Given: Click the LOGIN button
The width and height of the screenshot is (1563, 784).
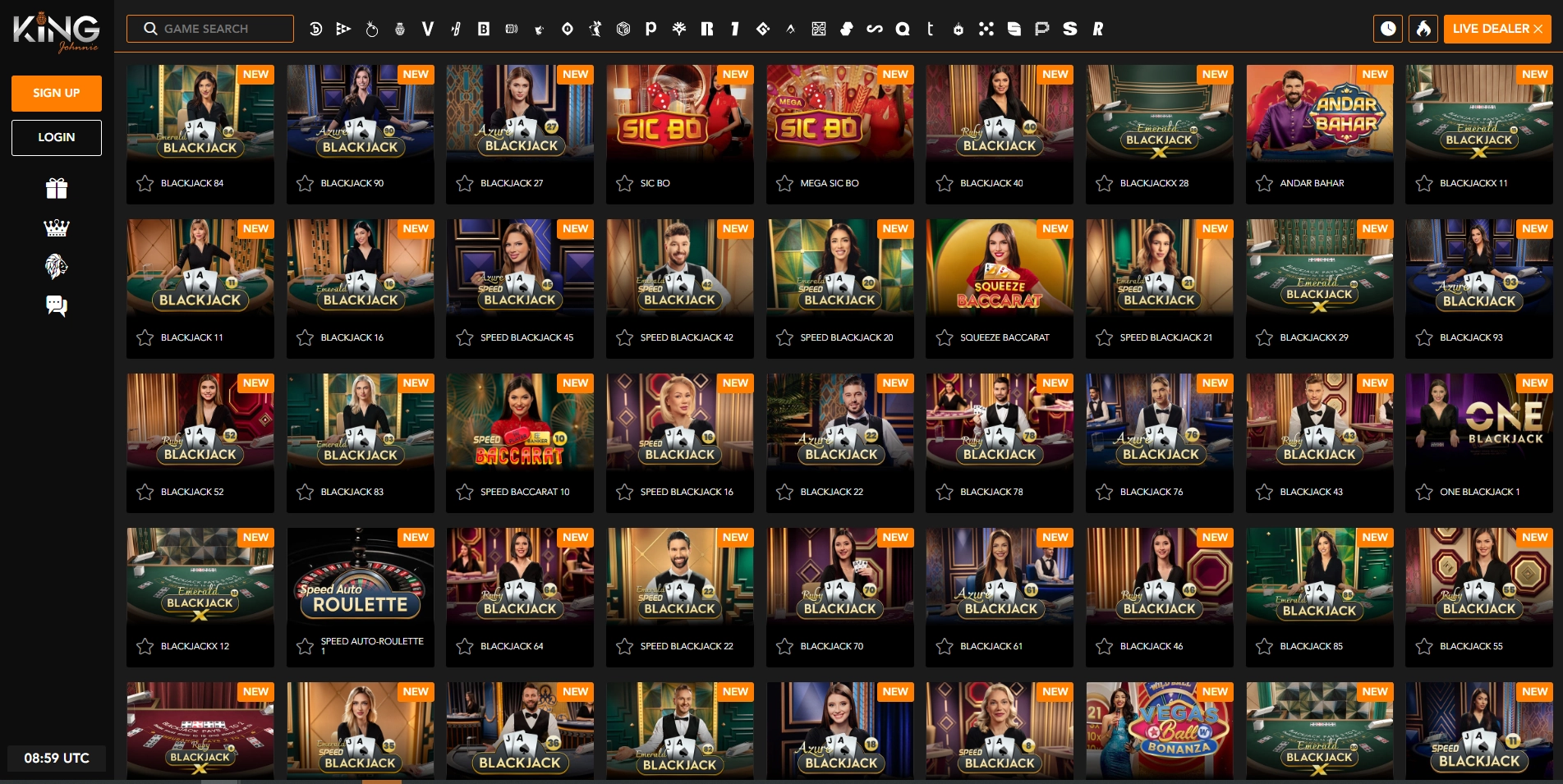Looking at the screenshot, I should click(x=56, y=137).
